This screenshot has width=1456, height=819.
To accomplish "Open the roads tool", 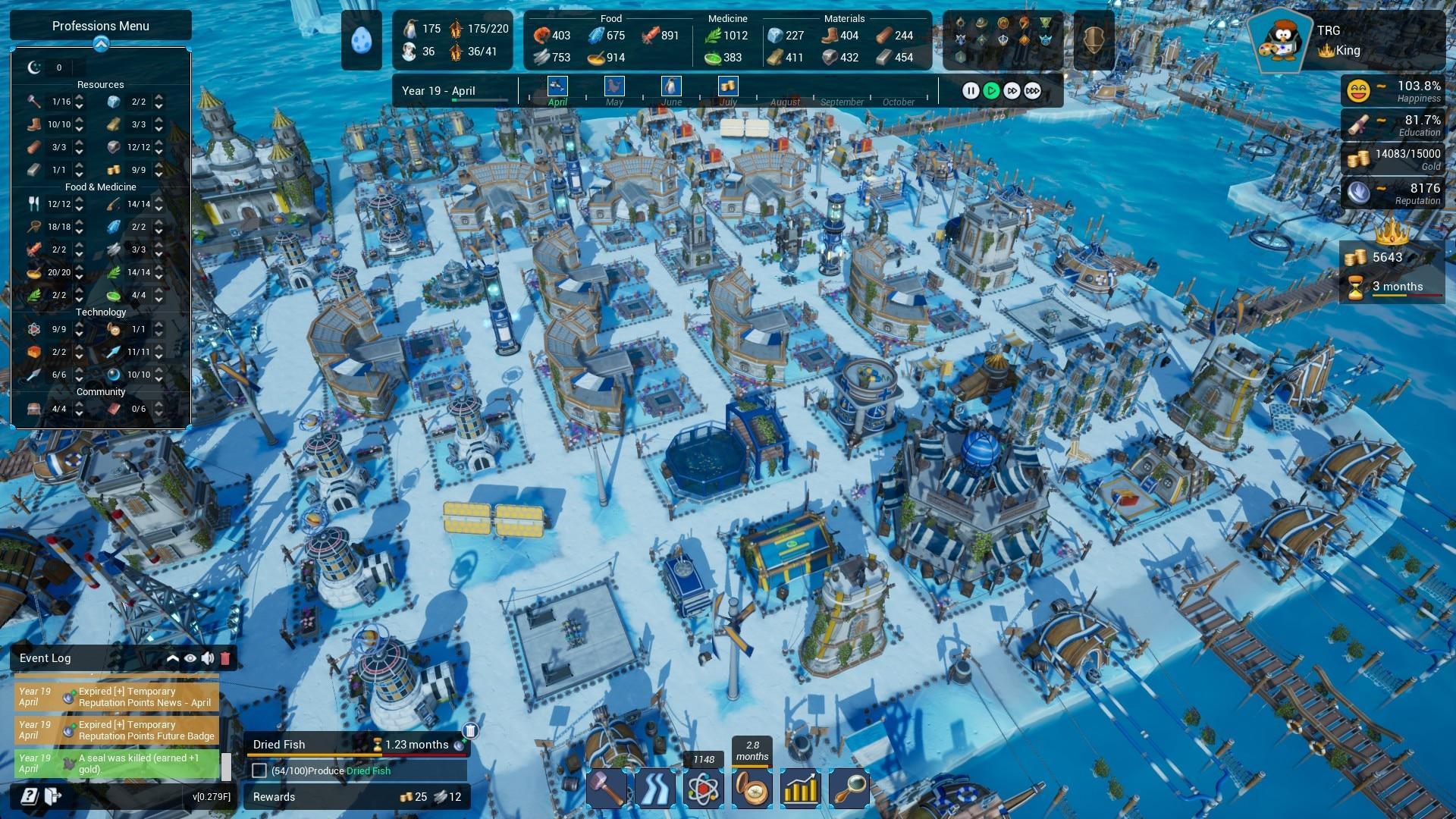I will tap(655, 789).
